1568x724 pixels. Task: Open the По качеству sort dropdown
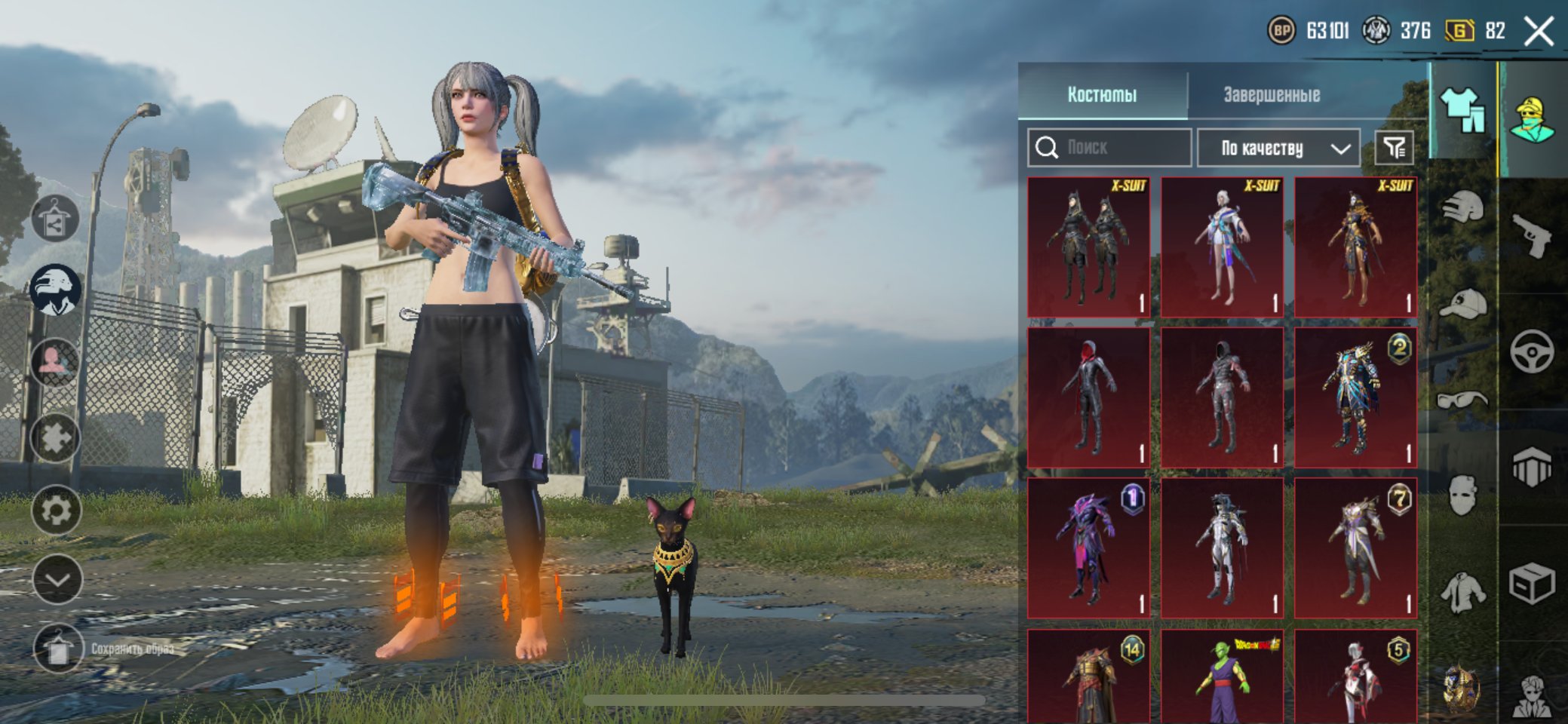pos(1279,148)
